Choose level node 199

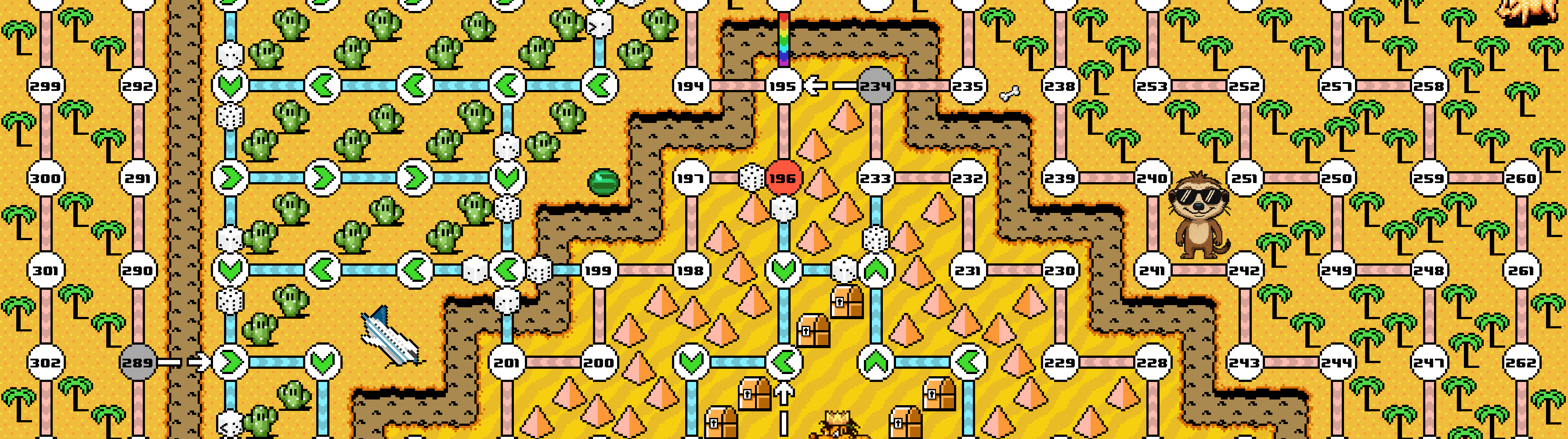click(x=598, y=270)
